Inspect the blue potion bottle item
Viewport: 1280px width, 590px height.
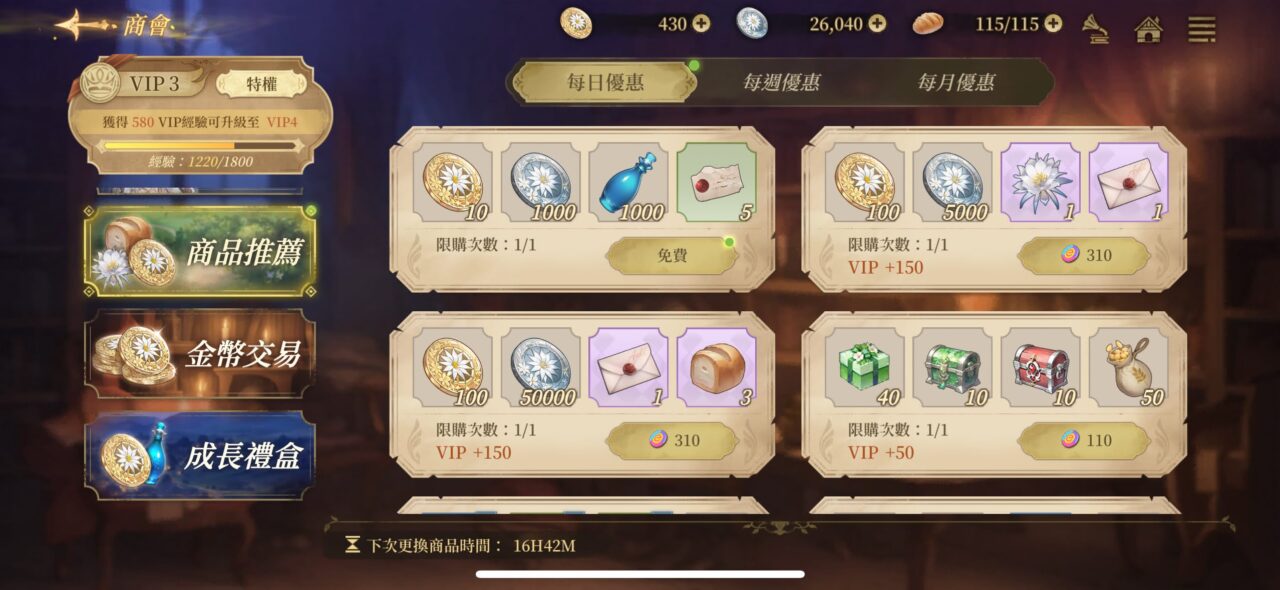(629, 182)
